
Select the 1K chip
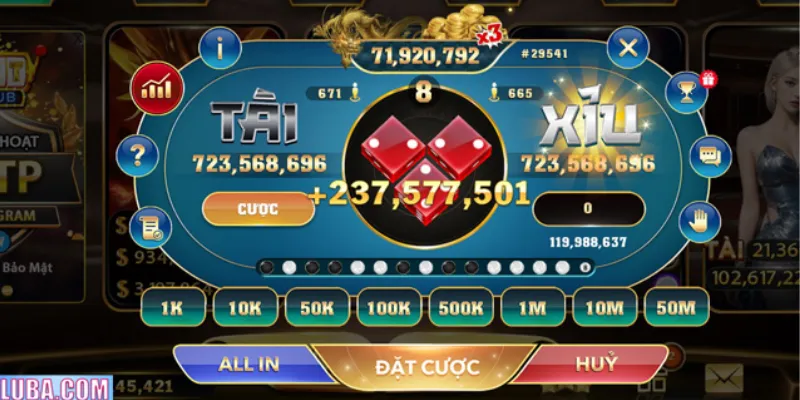pos(172,308)
